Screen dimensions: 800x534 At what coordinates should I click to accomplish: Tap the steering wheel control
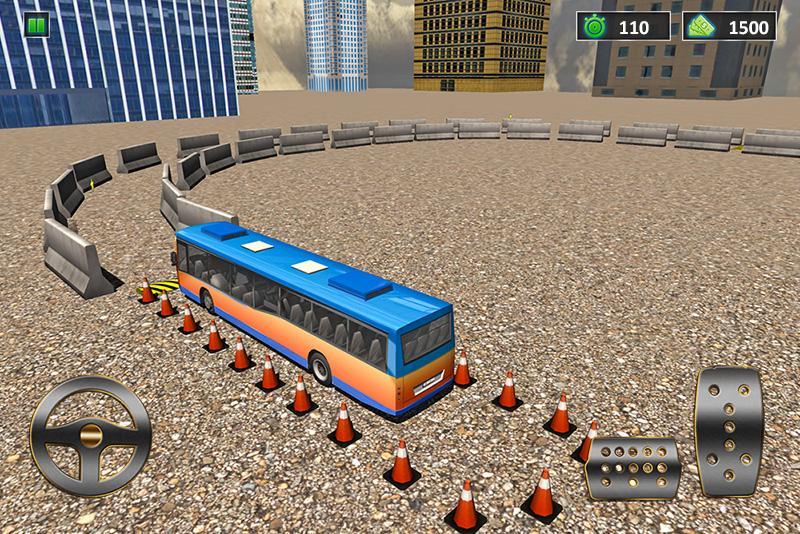(91, 436)
